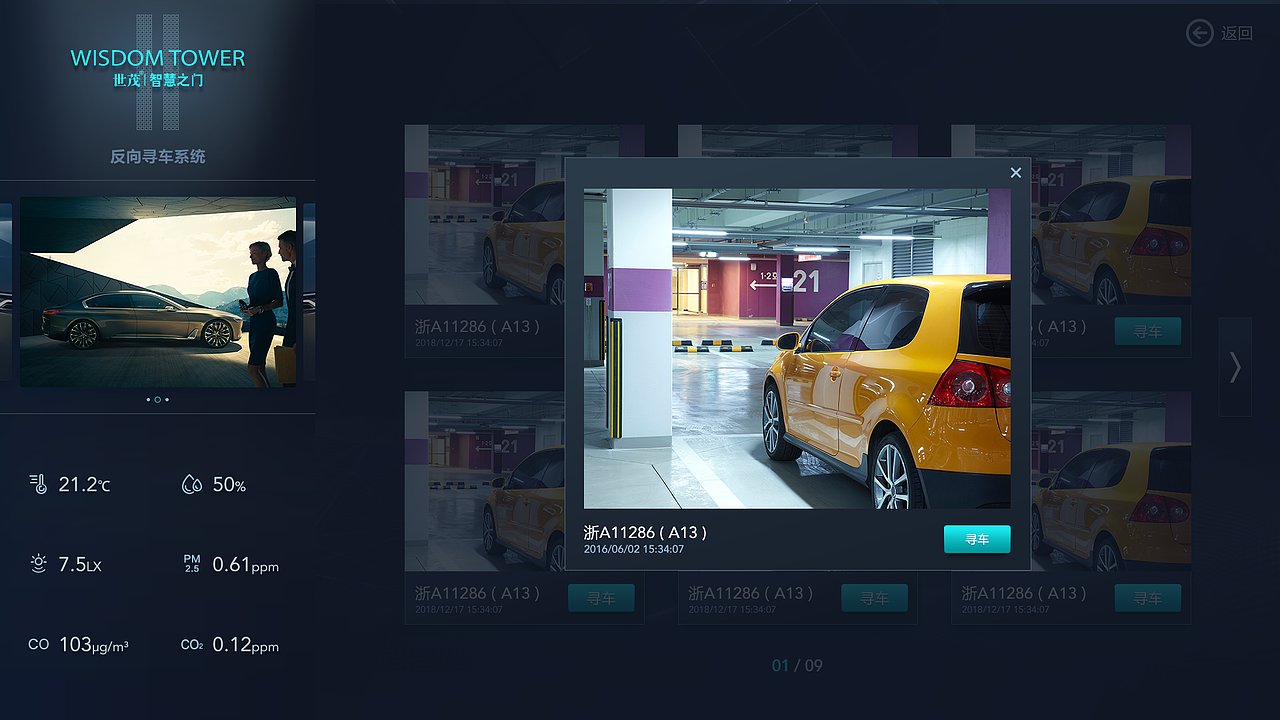Click the circular back arrow icon
The width and height of the screenshot is (1280, 720).
1199,33
